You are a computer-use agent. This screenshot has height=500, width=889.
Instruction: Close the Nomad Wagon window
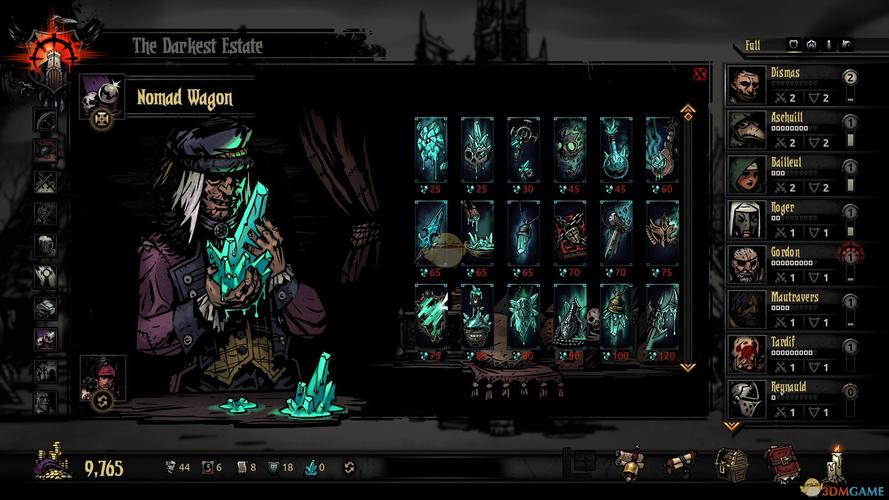coord(699,74)
